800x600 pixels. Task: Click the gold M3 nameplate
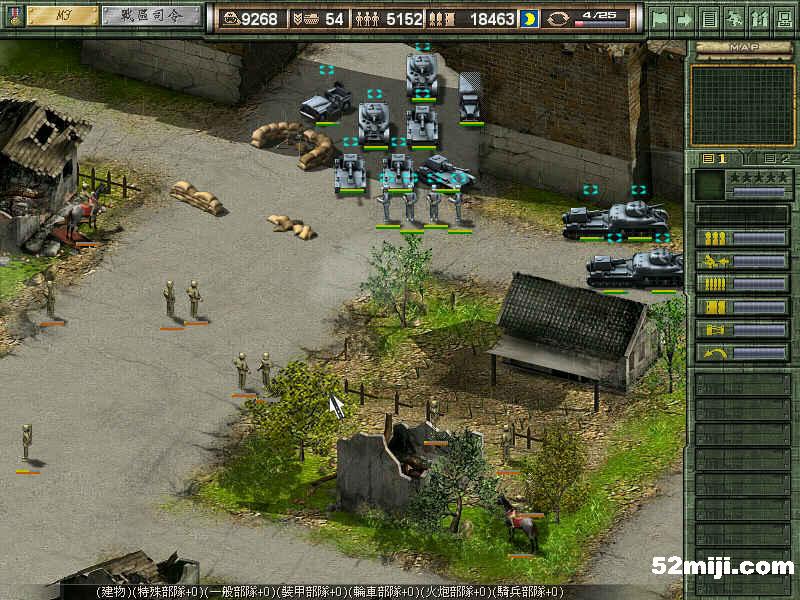(x=62, y=16)
